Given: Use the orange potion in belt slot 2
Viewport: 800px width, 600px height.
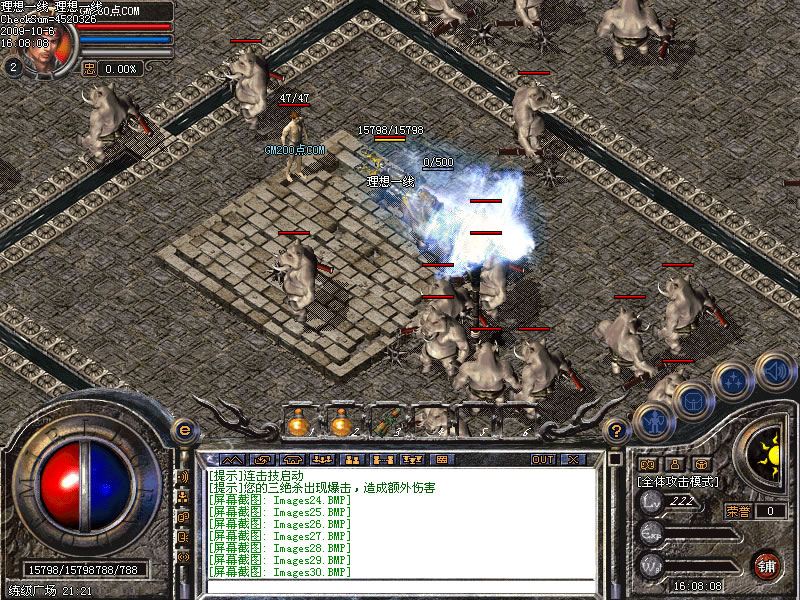Looking at the screenshot, I should point(341,423).
